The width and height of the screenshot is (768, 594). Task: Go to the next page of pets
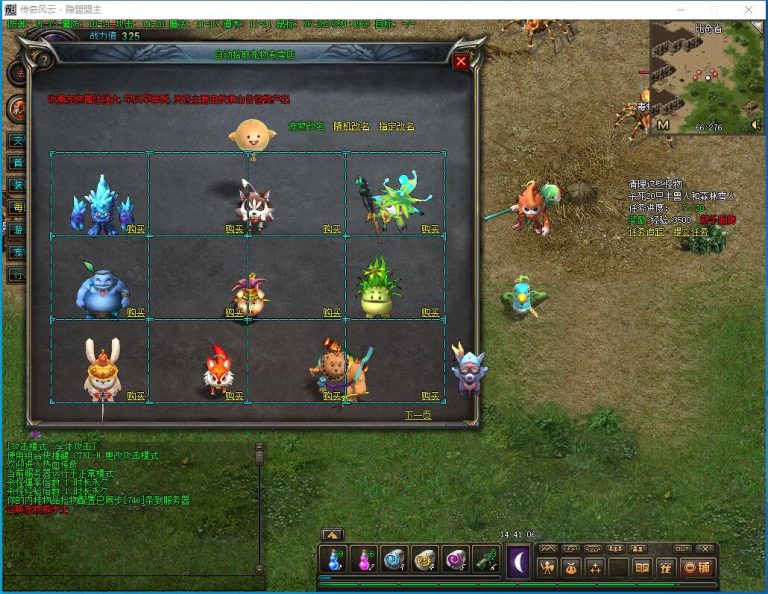(x=418, y=414)
